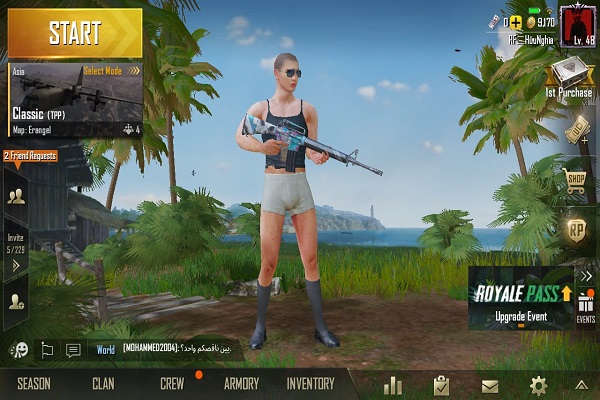This screenshot has width=600, height=400.
Task: Open the INVENTORY
Action: (310, 384)
